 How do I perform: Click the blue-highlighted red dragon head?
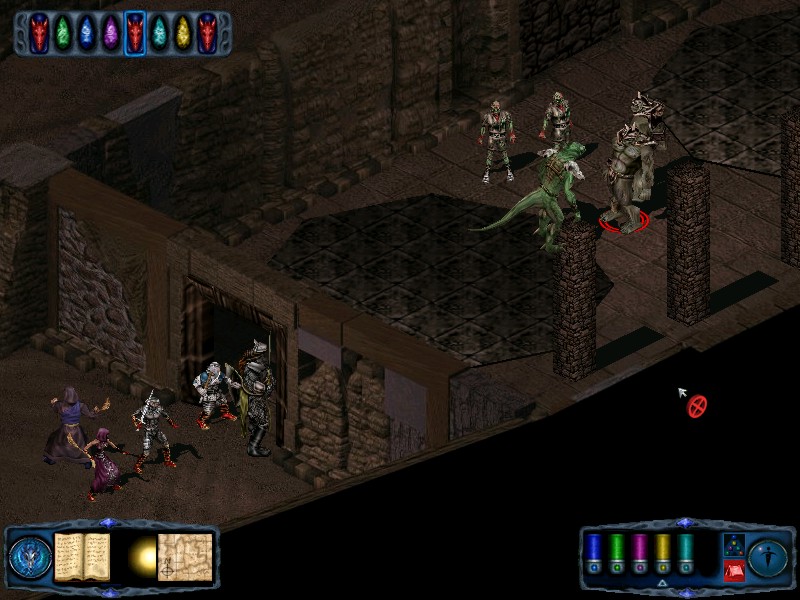pos(135,33)
